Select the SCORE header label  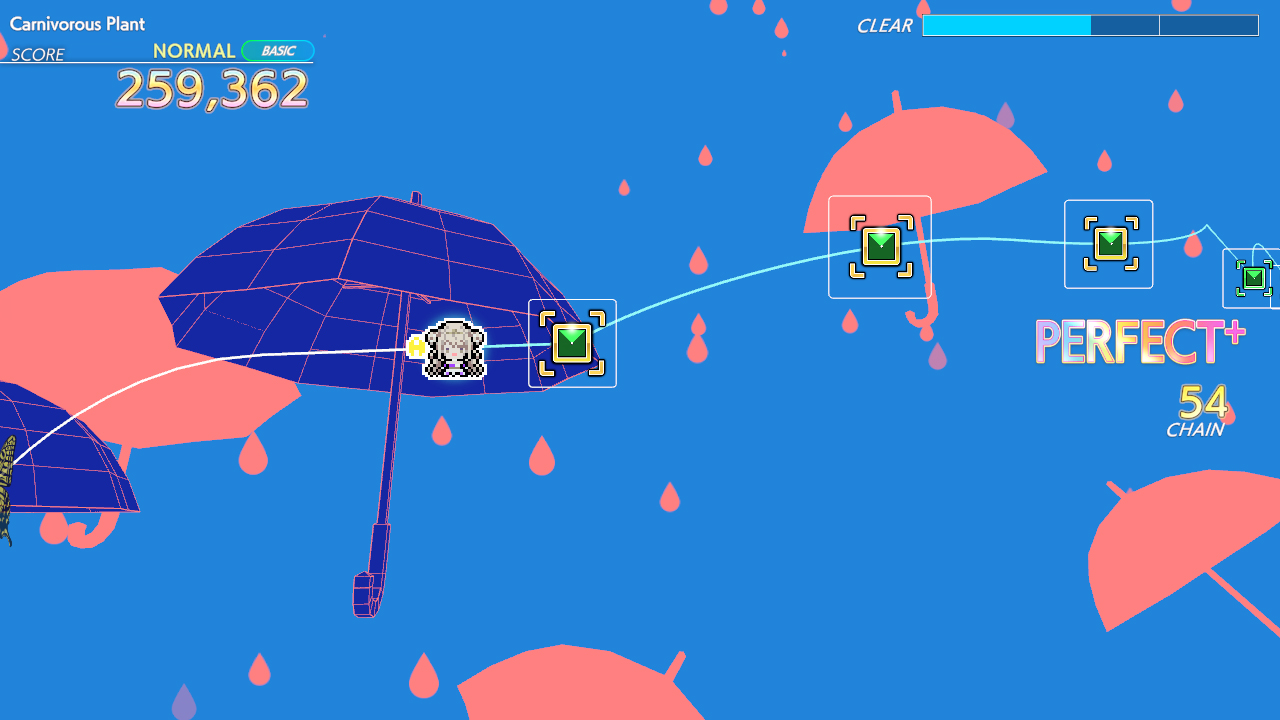click(x=38, y=55)
